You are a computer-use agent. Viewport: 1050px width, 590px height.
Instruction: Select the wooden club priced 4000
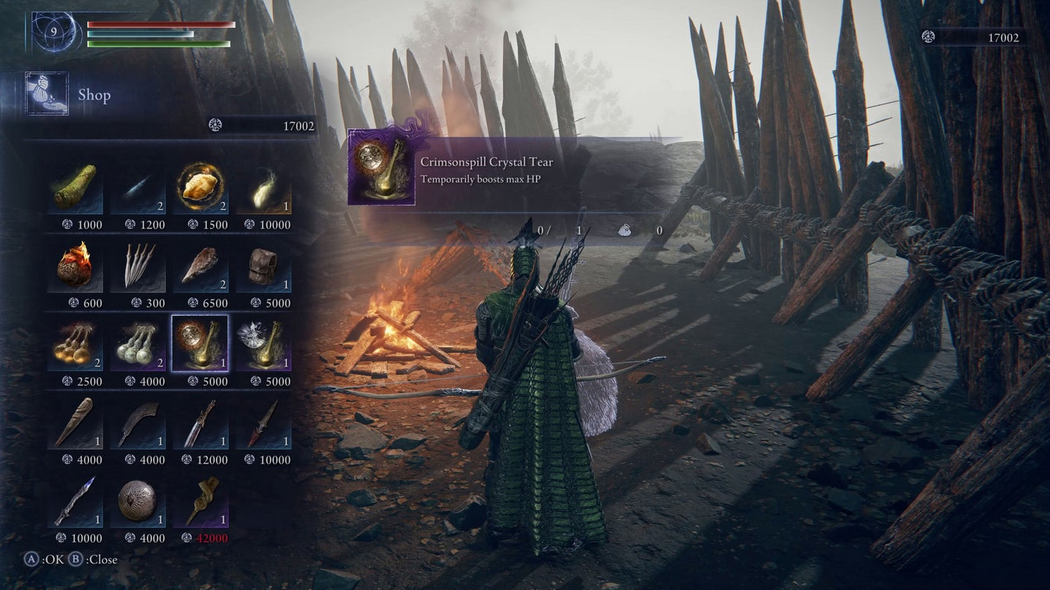[x=76, y=423]
